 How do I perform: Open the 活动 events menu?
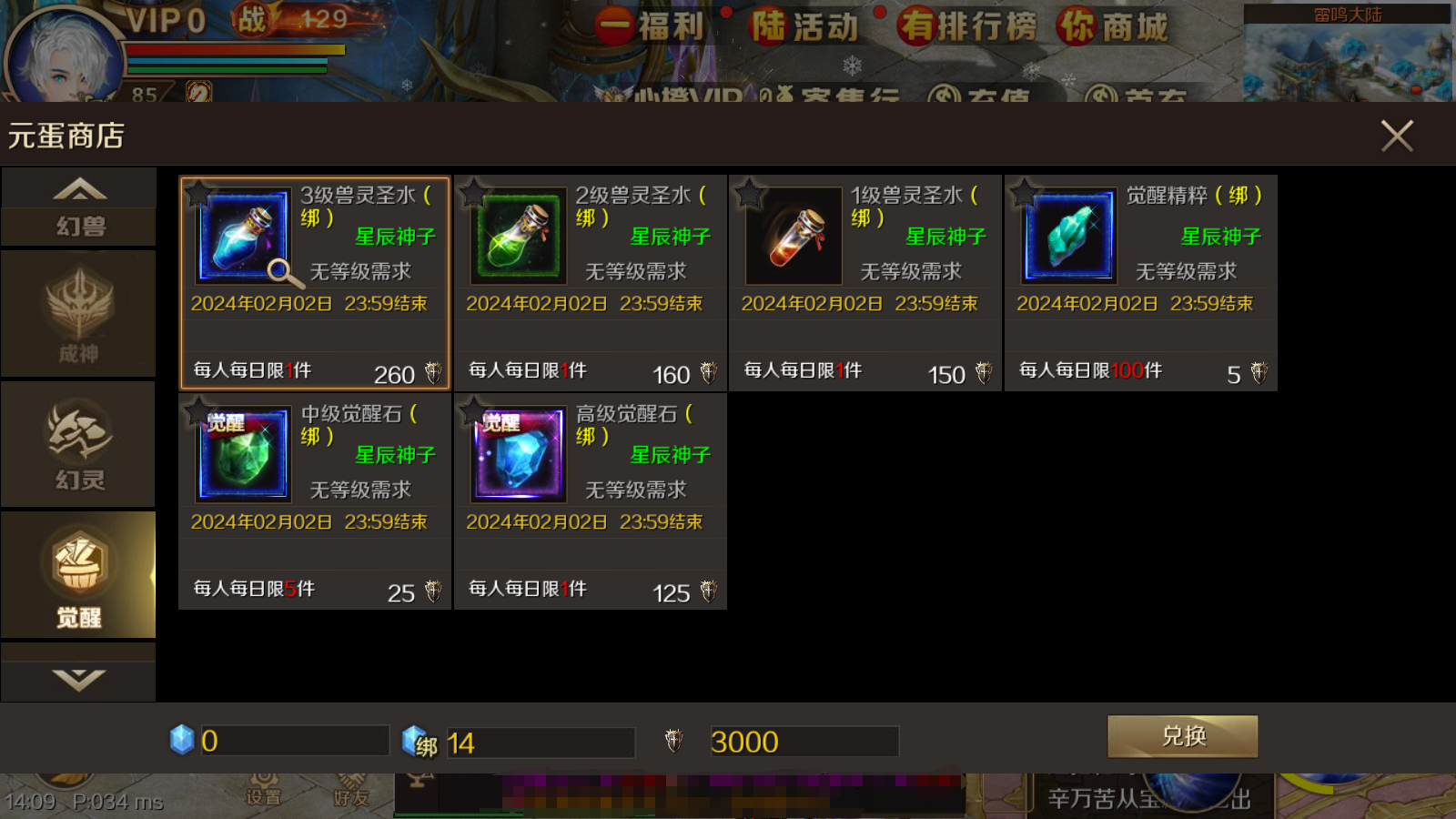[805, 26]
